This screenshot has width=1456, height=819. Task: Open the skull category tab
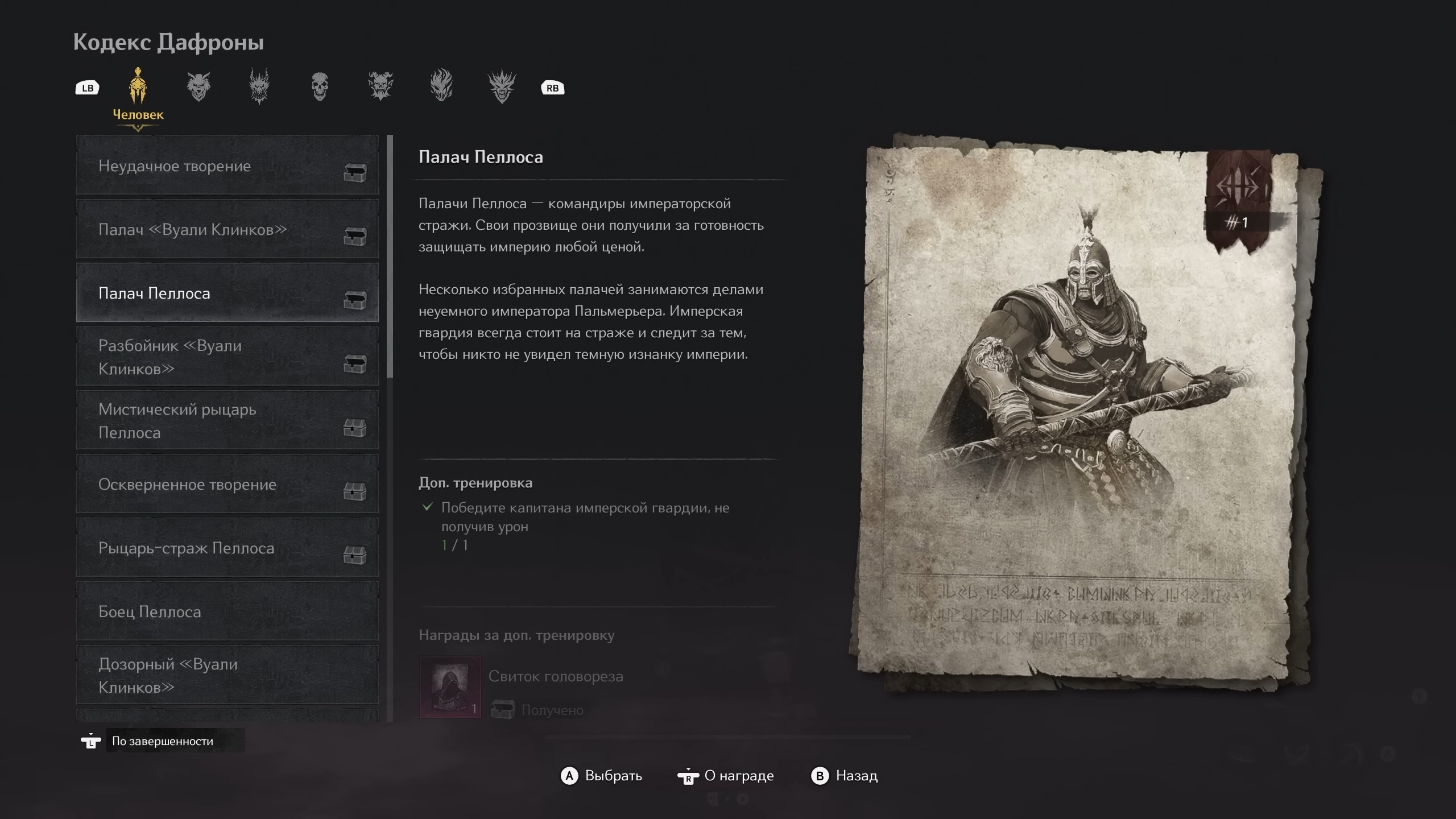click(320, 87)
